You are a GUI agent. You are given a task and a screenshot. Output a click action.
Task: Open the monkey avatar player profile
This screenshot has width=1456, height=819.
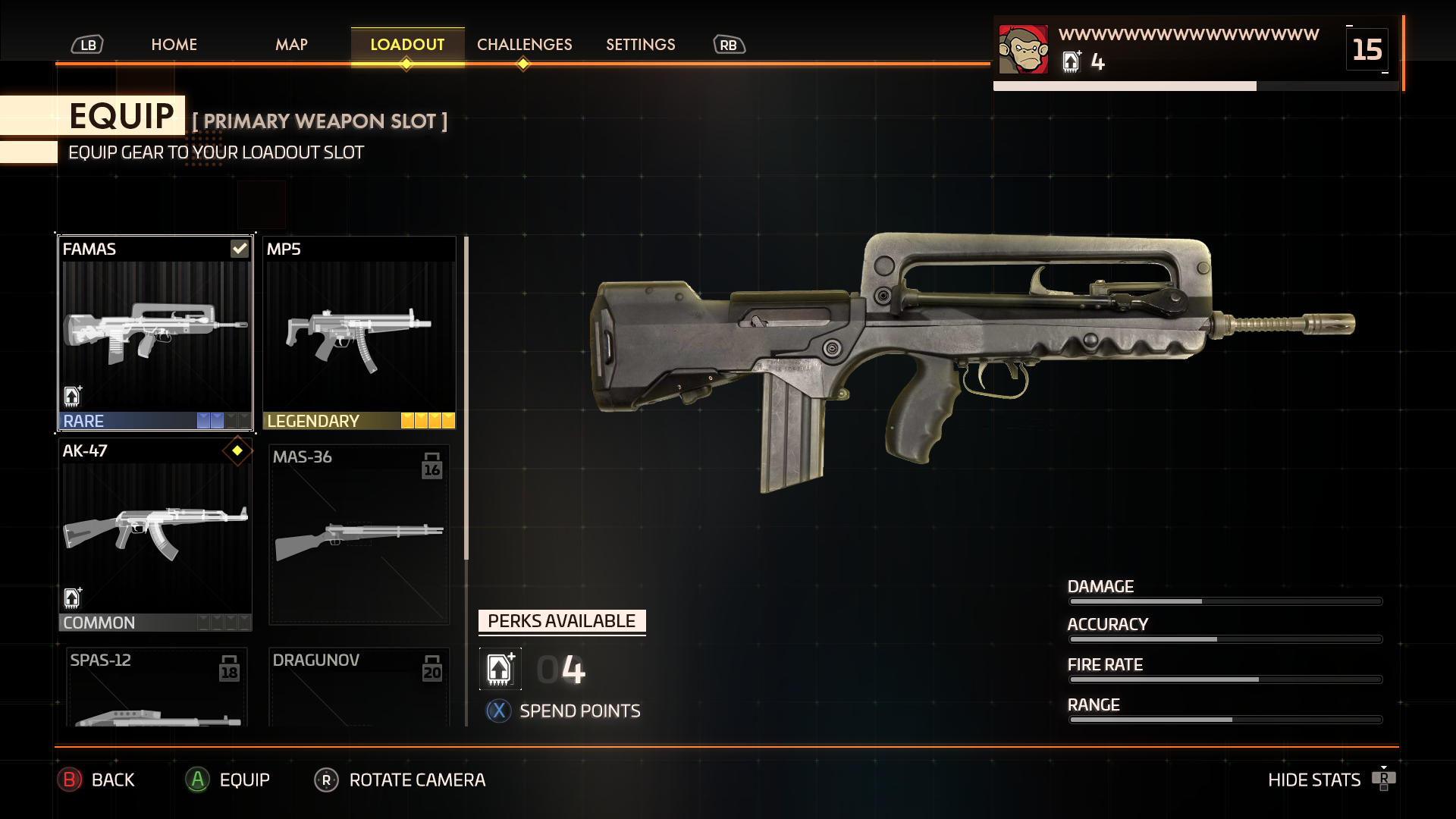point(1023,50)
